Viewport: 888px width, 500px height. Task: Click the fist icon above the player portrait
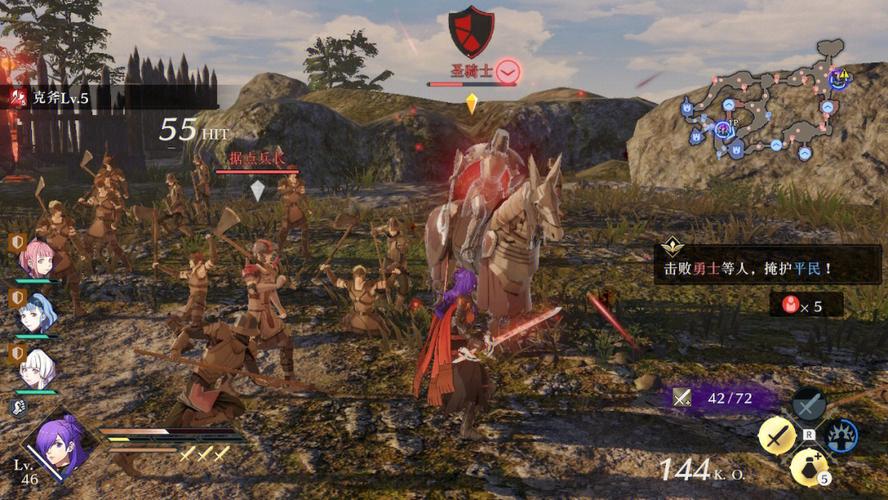18,406
